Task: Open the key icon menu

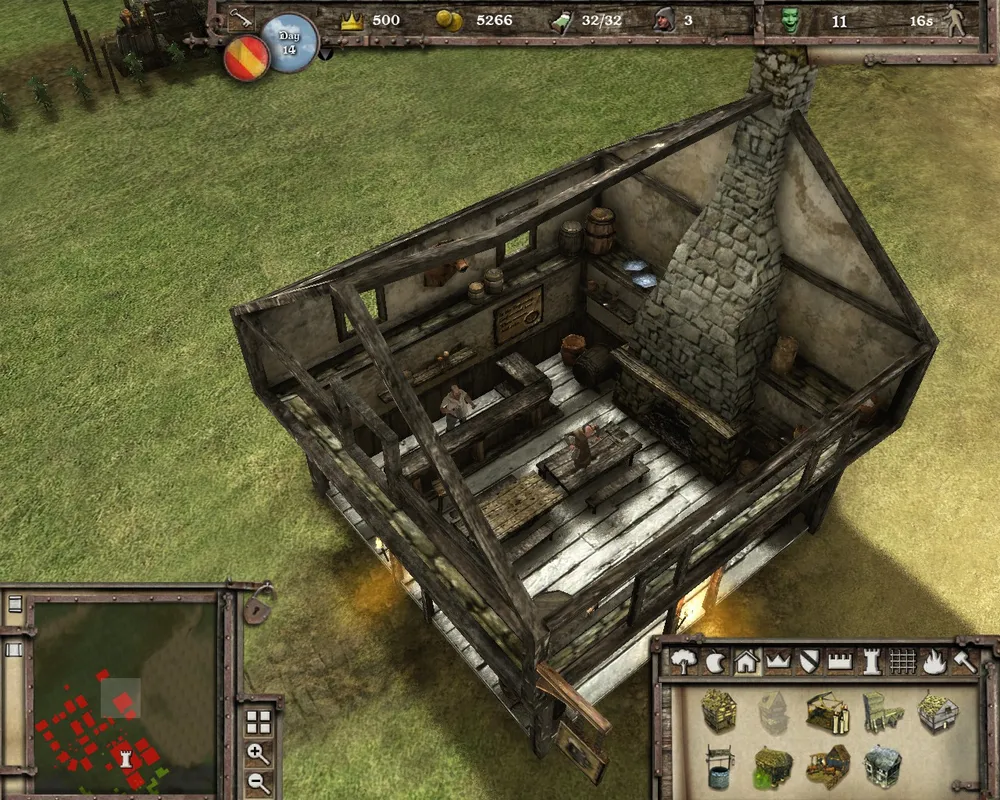Action: [240, 18]
